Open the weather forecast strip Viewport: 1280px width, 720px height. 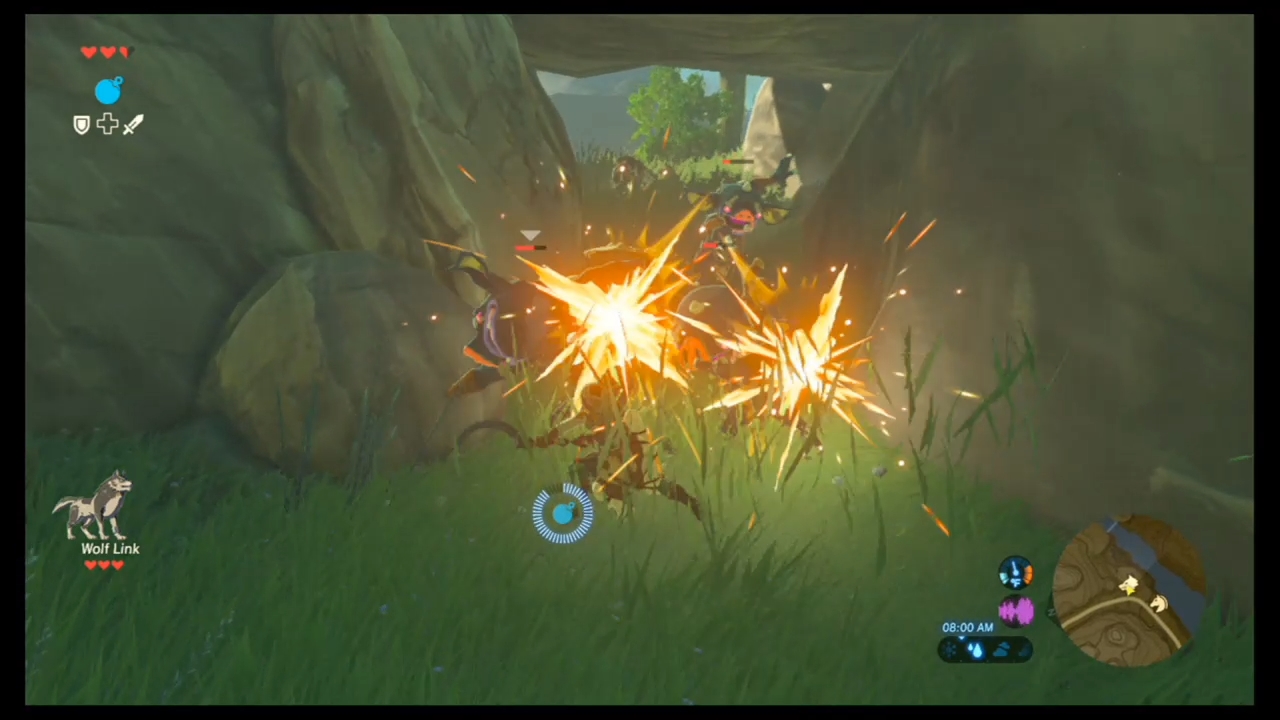(985, 650)
